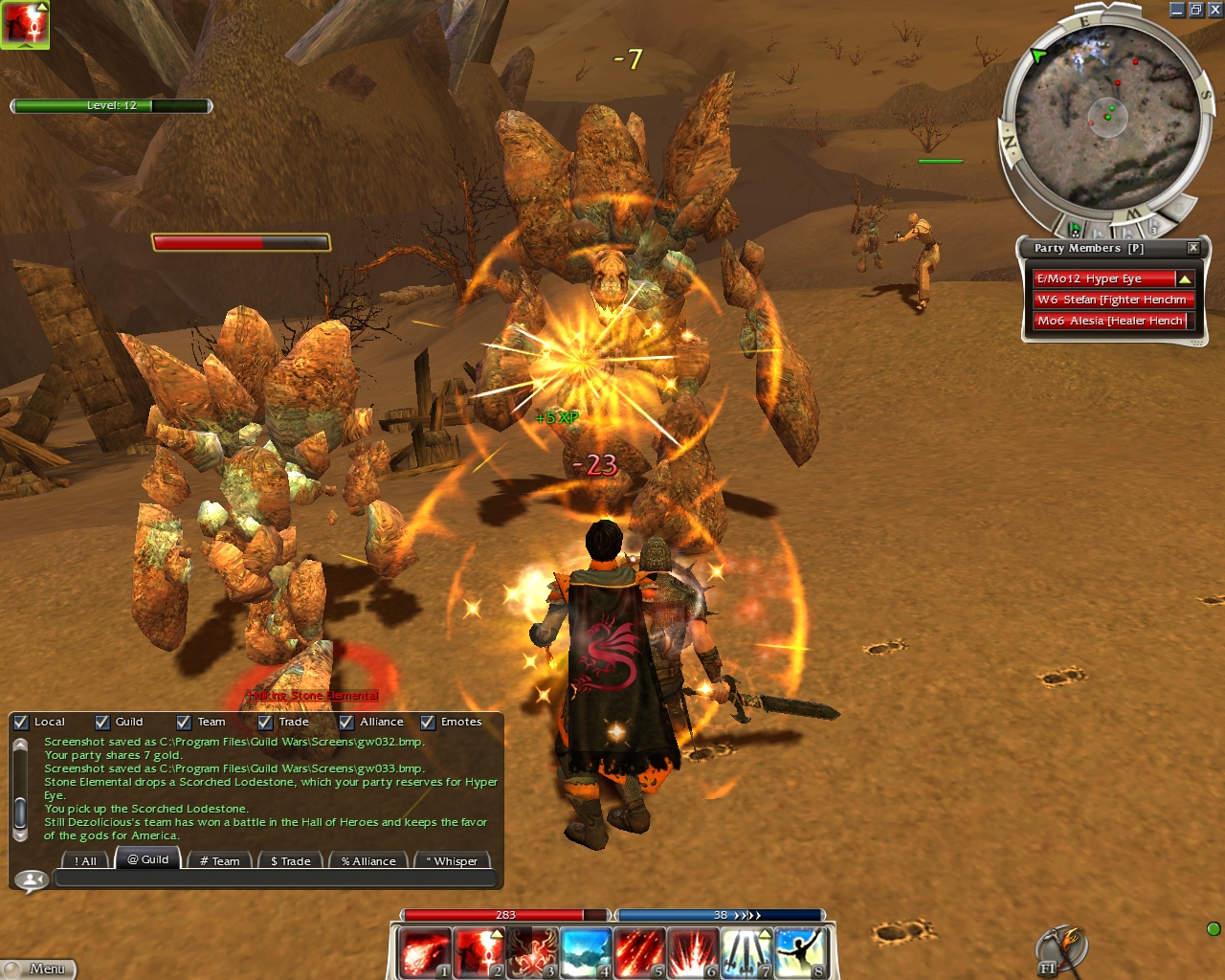Open the Menu button

pyautogui.click(x=39, y=969)
